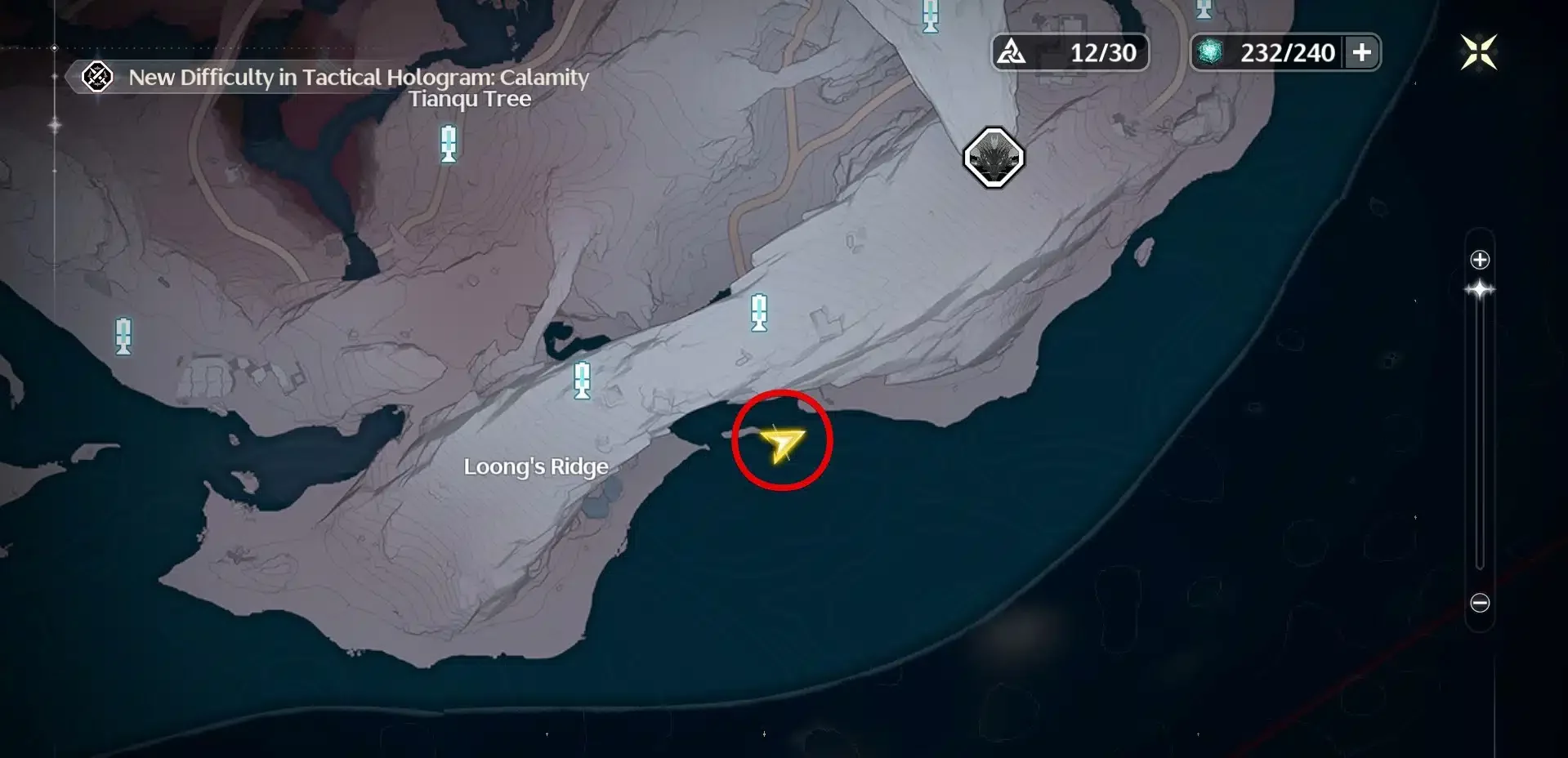
Task: Click the map zoom slider handle
Action: (x=1480, y=290)
